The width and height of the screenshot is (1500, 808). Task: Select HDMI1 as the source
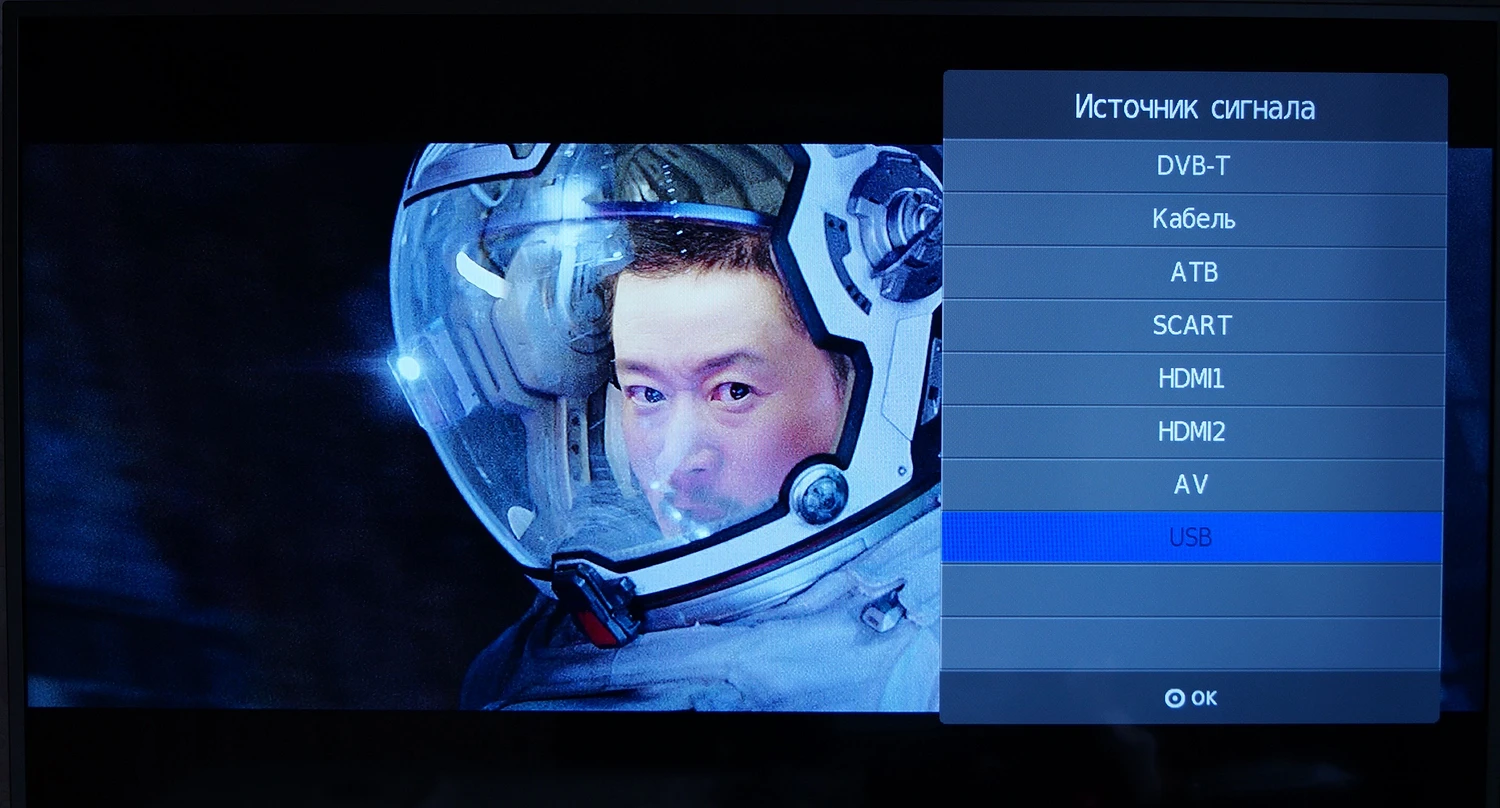1193,379
